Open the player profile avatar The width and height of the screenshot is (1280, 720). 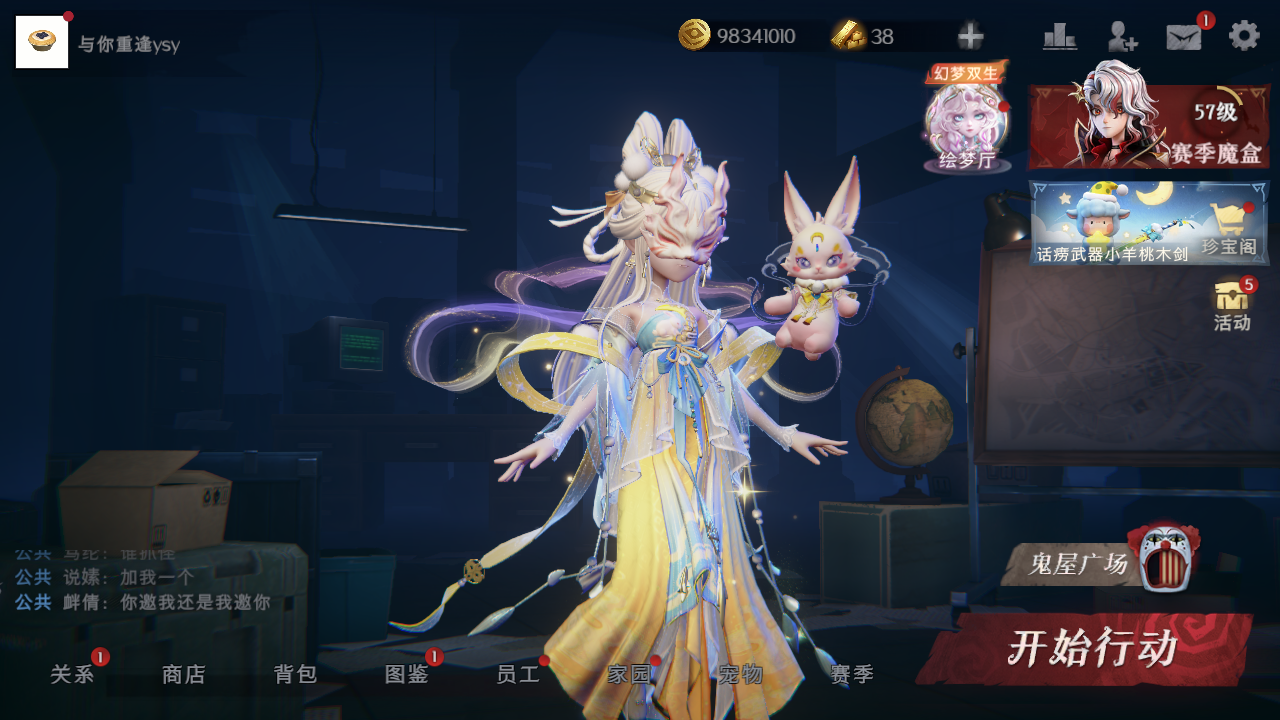click(42, 42)
